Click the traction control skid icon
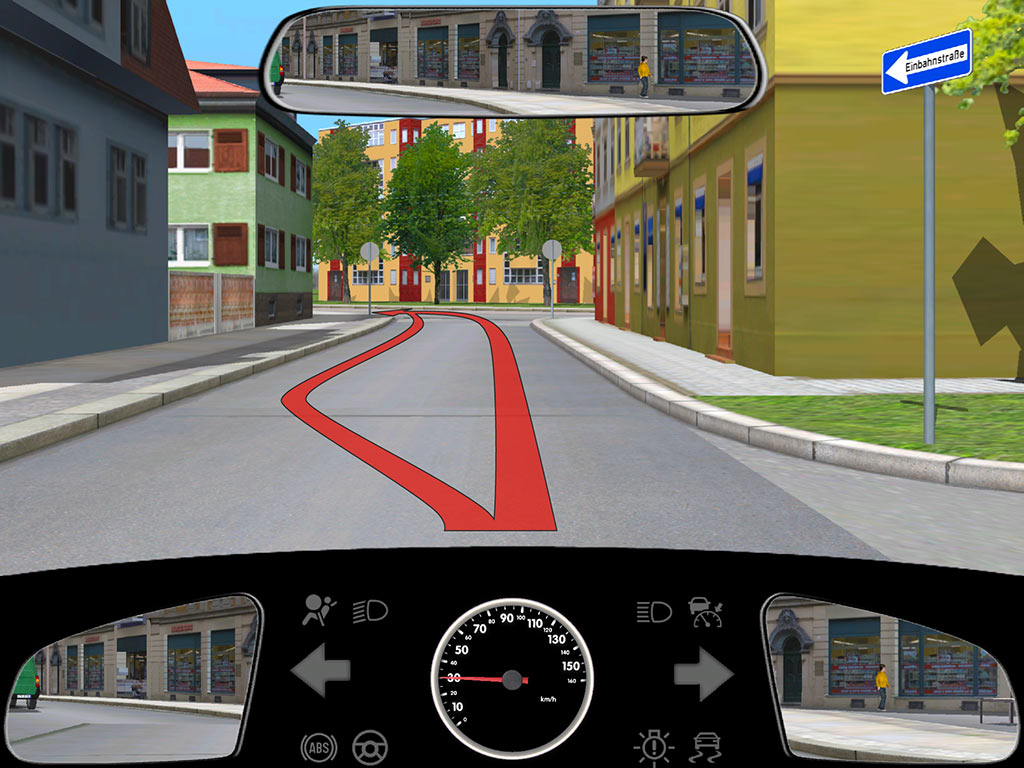1024x768 pixels. point(706,747)
